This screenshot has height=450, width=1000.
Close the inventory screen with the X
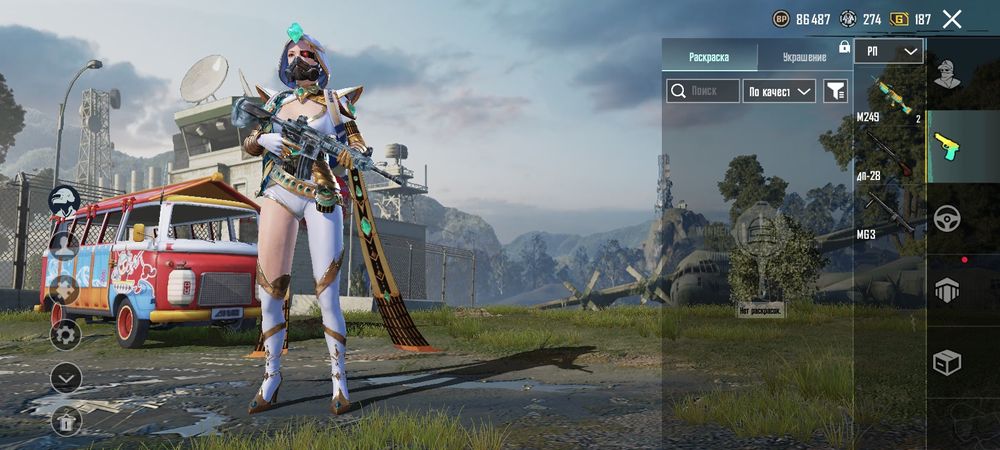click(952, 19)
